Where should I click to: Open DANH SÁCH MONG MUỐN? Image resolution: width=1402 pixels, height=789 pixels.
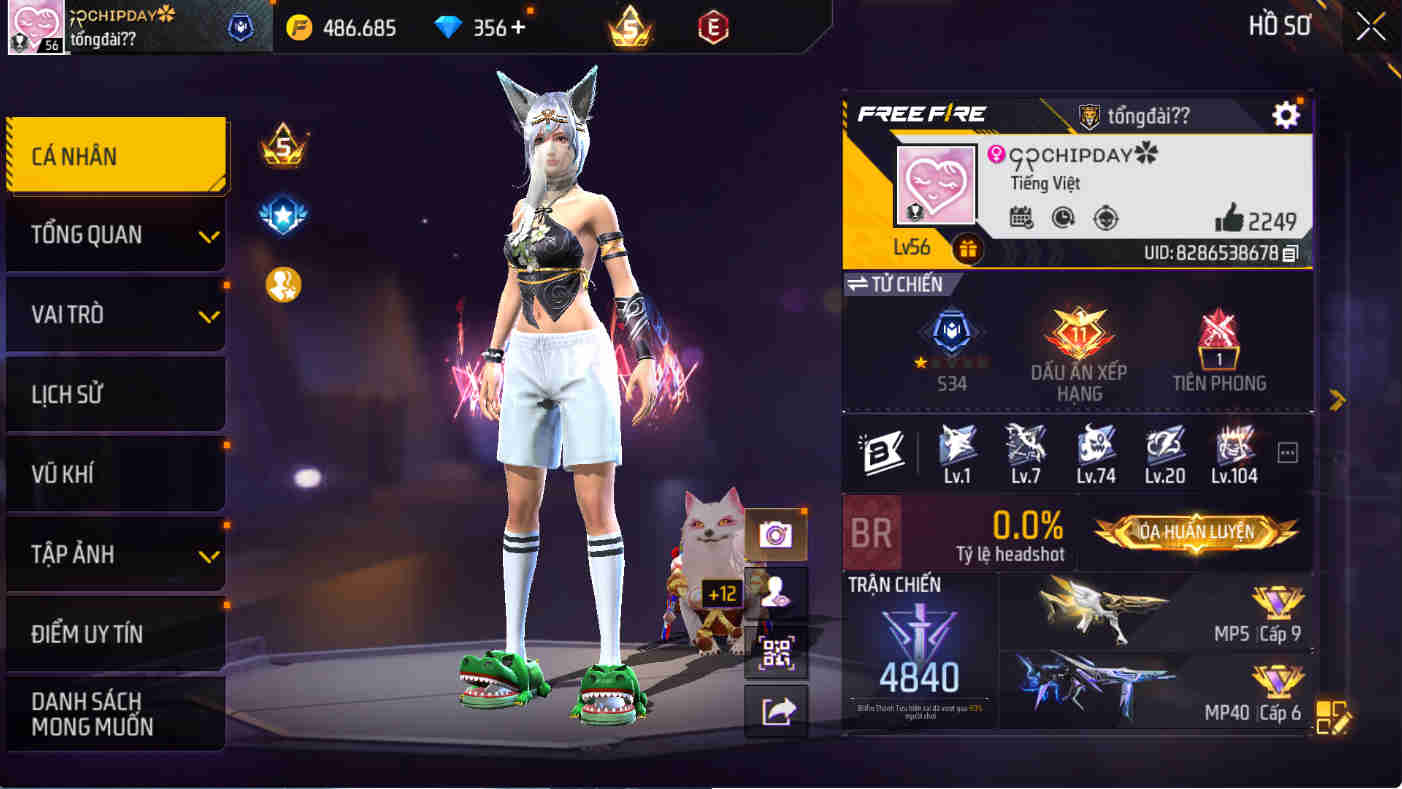click(x=115, y=711)
